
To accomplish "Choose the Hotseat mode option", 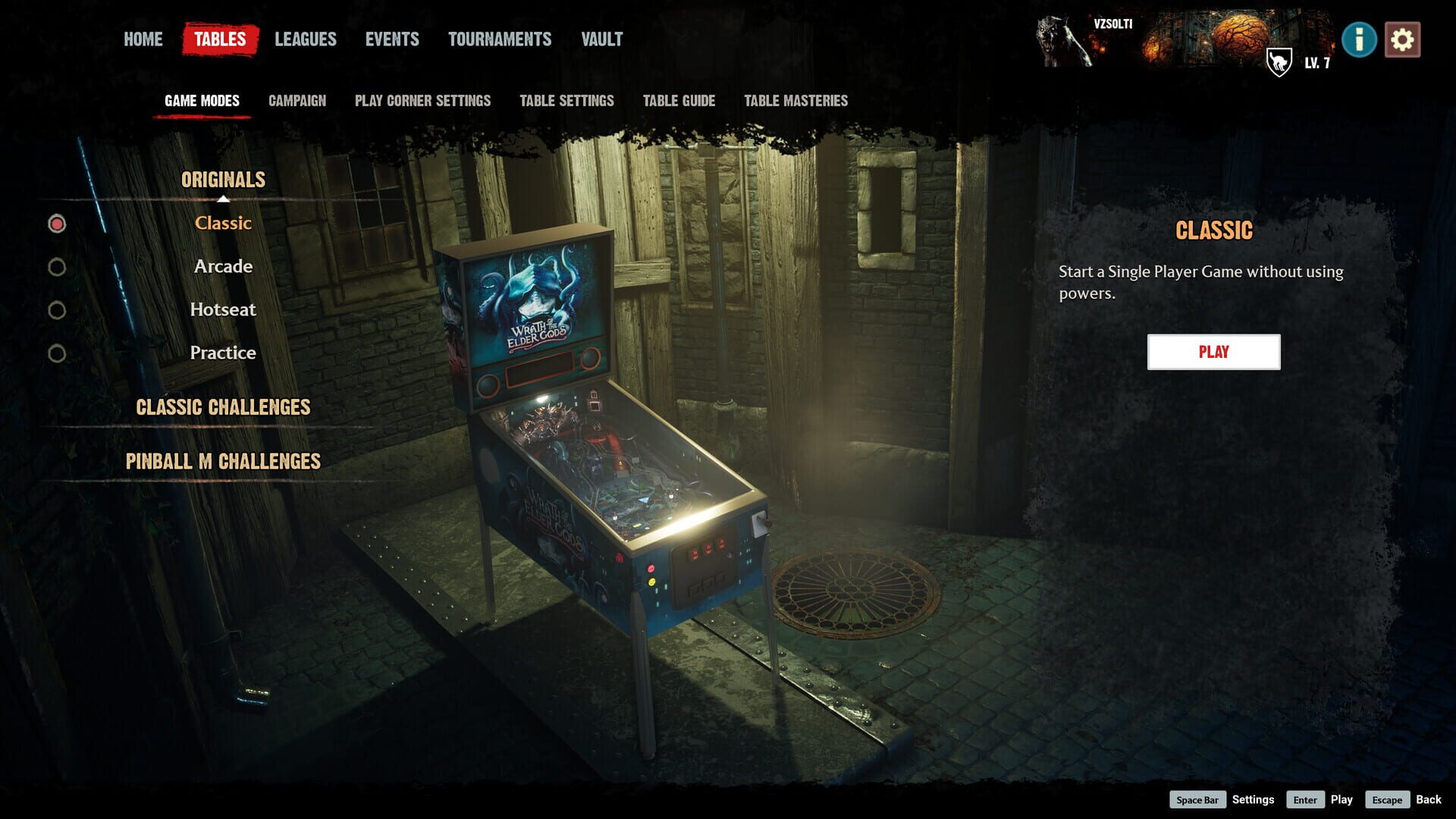I will [x=223, y=309].
